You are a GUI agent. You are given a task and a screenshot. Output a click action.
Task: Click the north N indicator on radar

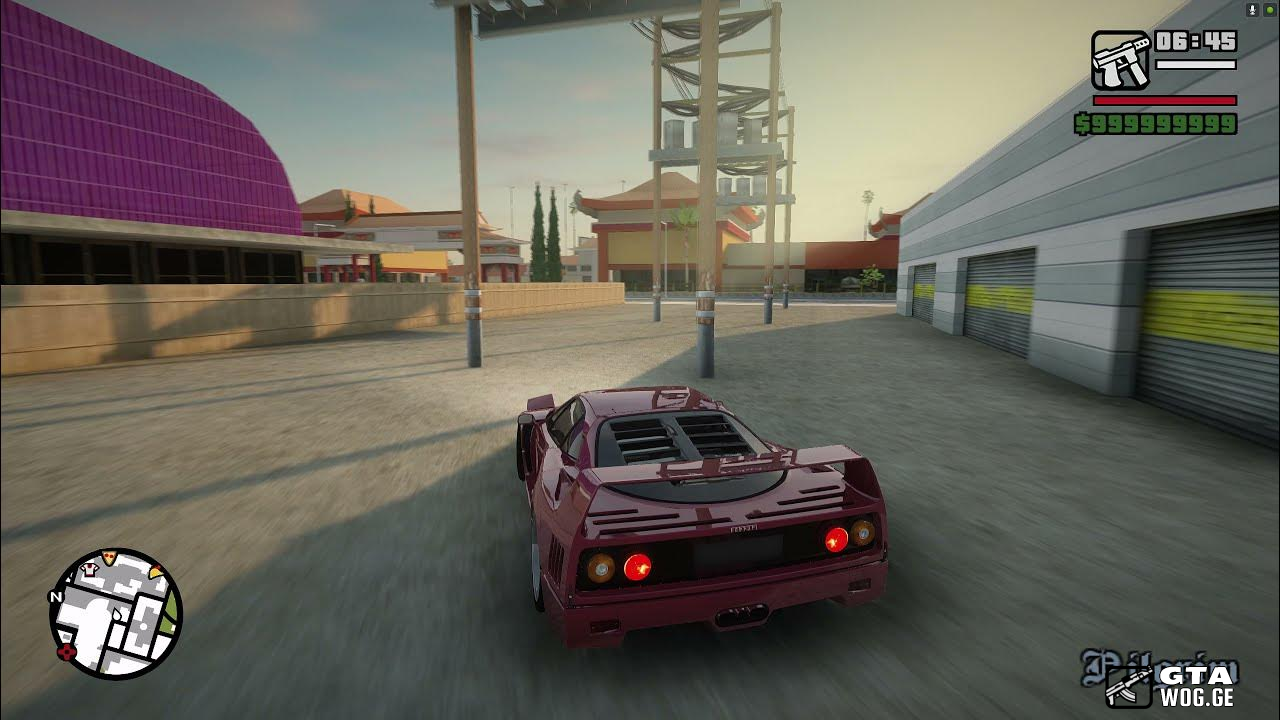tap(56, 597)
